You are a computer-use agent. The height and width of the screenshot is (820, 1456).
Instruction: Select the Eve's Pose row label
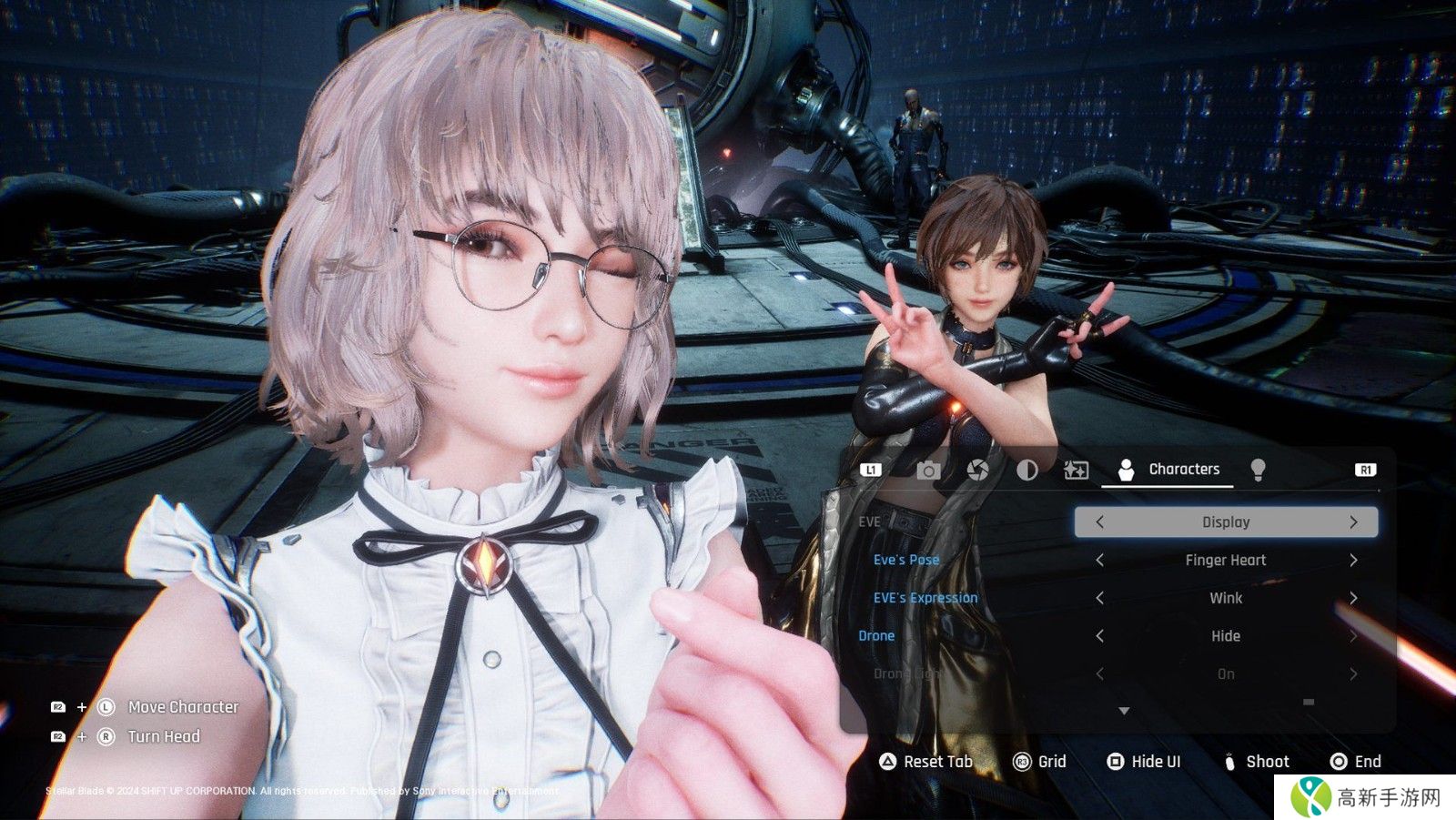tap(905, 560)
